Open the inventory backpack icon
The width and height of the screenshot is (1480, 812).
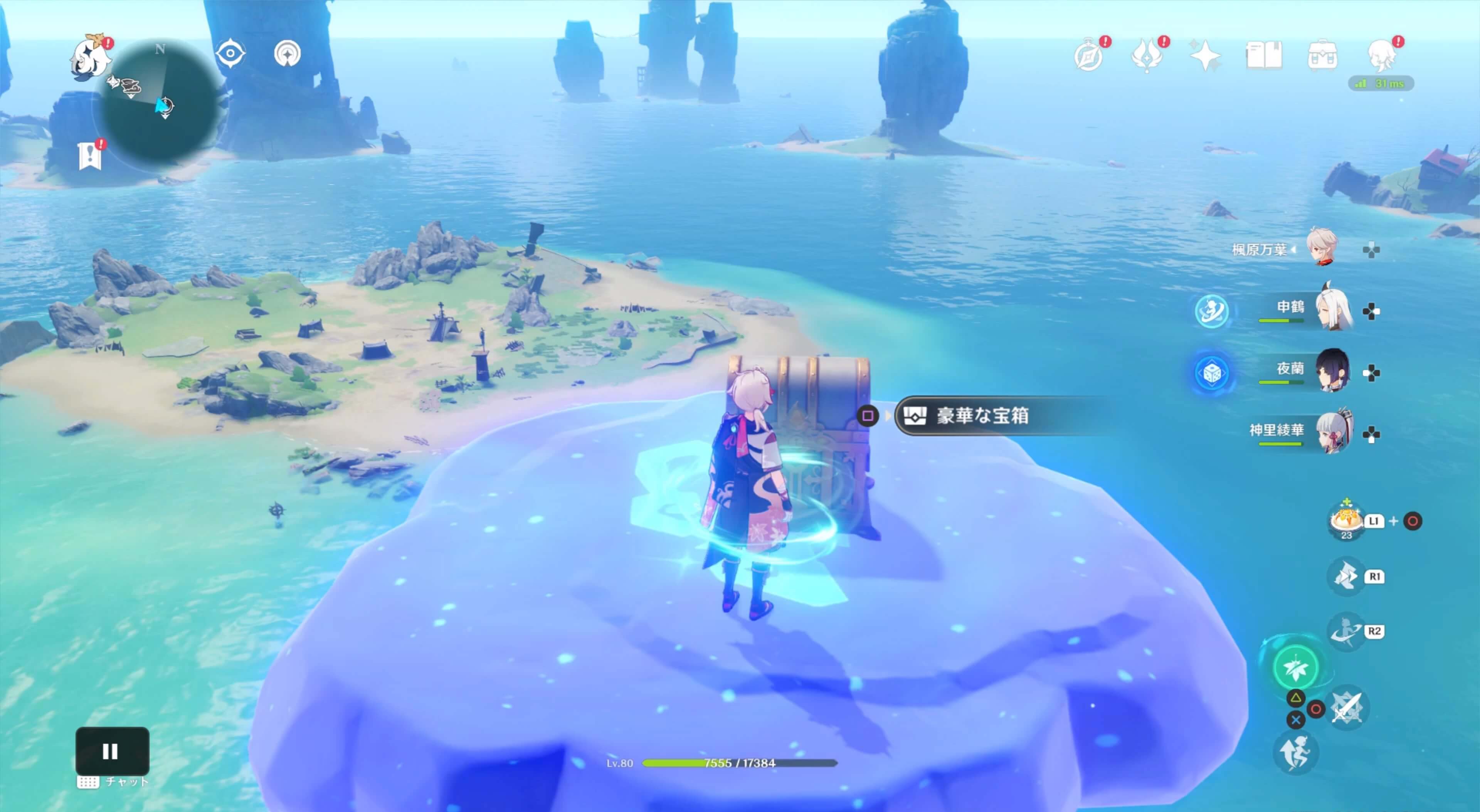pyautogui.click(x=1322, y=56)
